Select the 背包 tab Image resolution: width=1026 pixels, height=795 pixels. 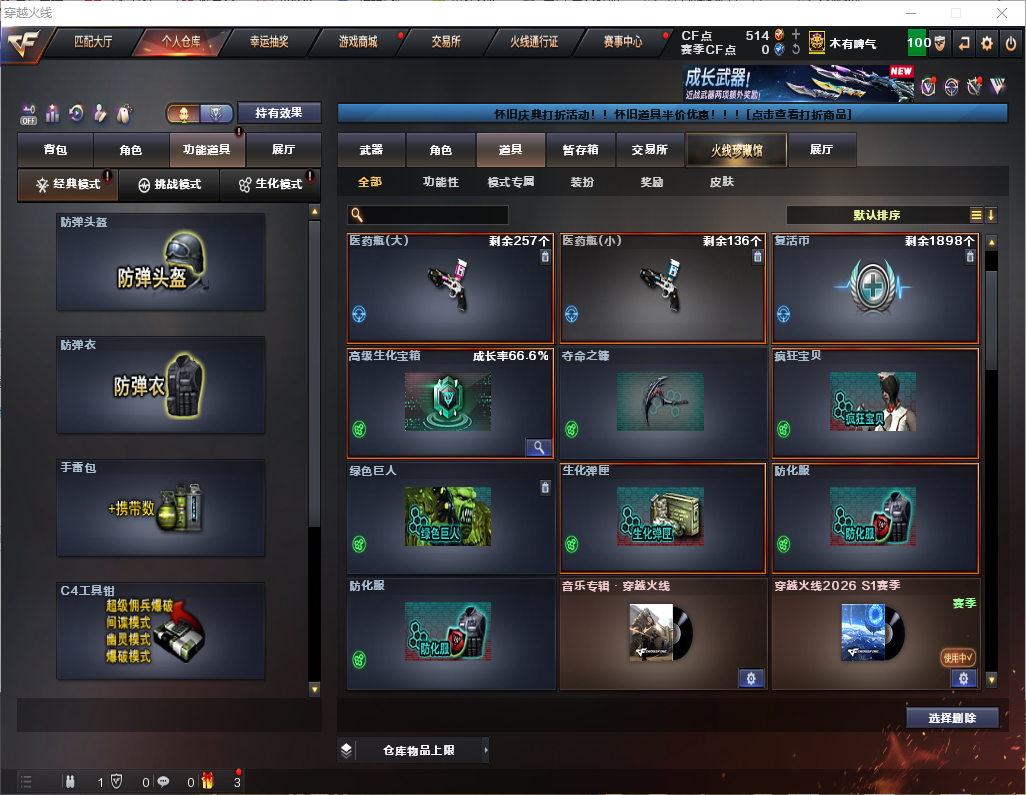(x=56, y=150)
